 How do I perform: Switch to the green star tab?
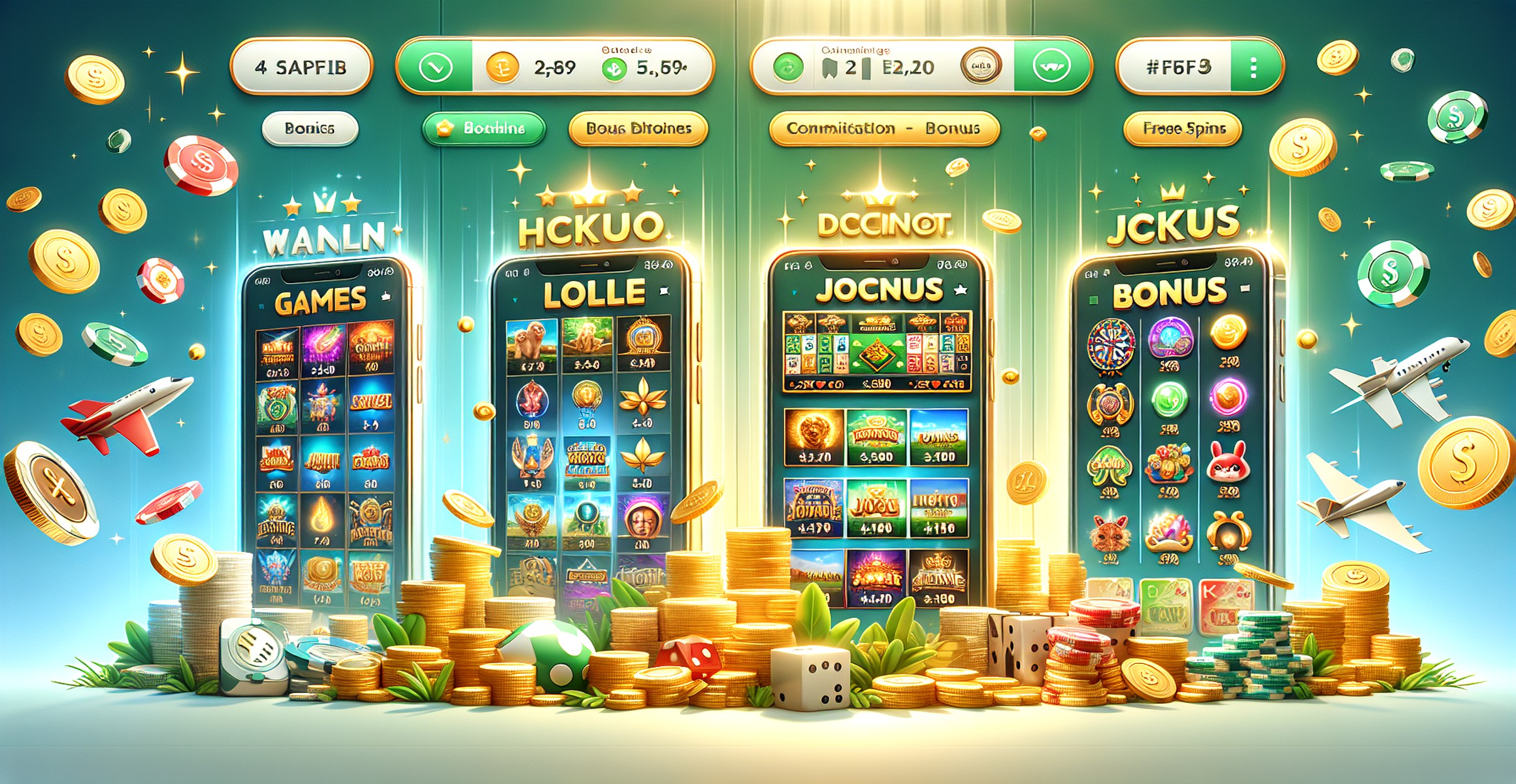[484, 129]
